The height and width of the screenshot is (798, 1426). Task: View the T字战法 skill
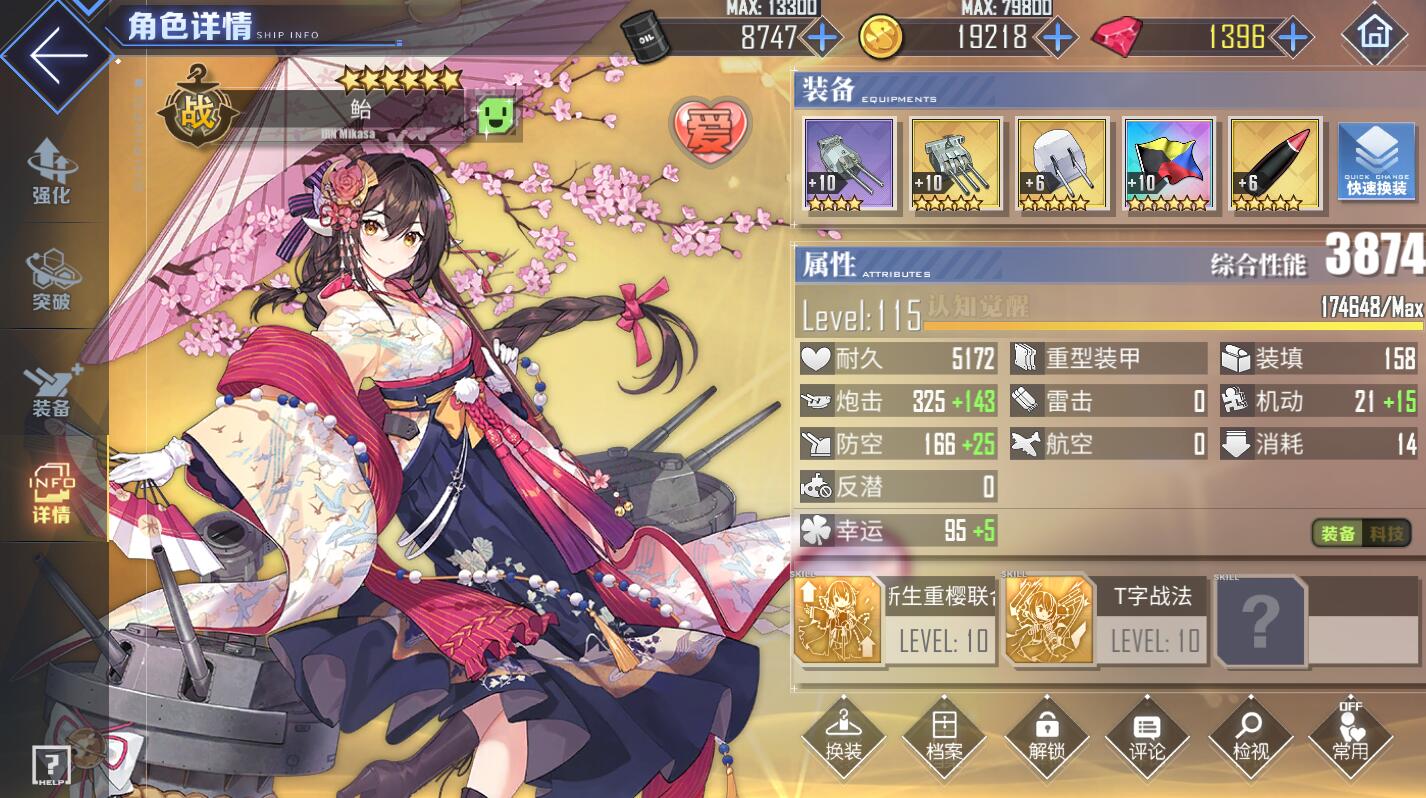coord(1105,620)
